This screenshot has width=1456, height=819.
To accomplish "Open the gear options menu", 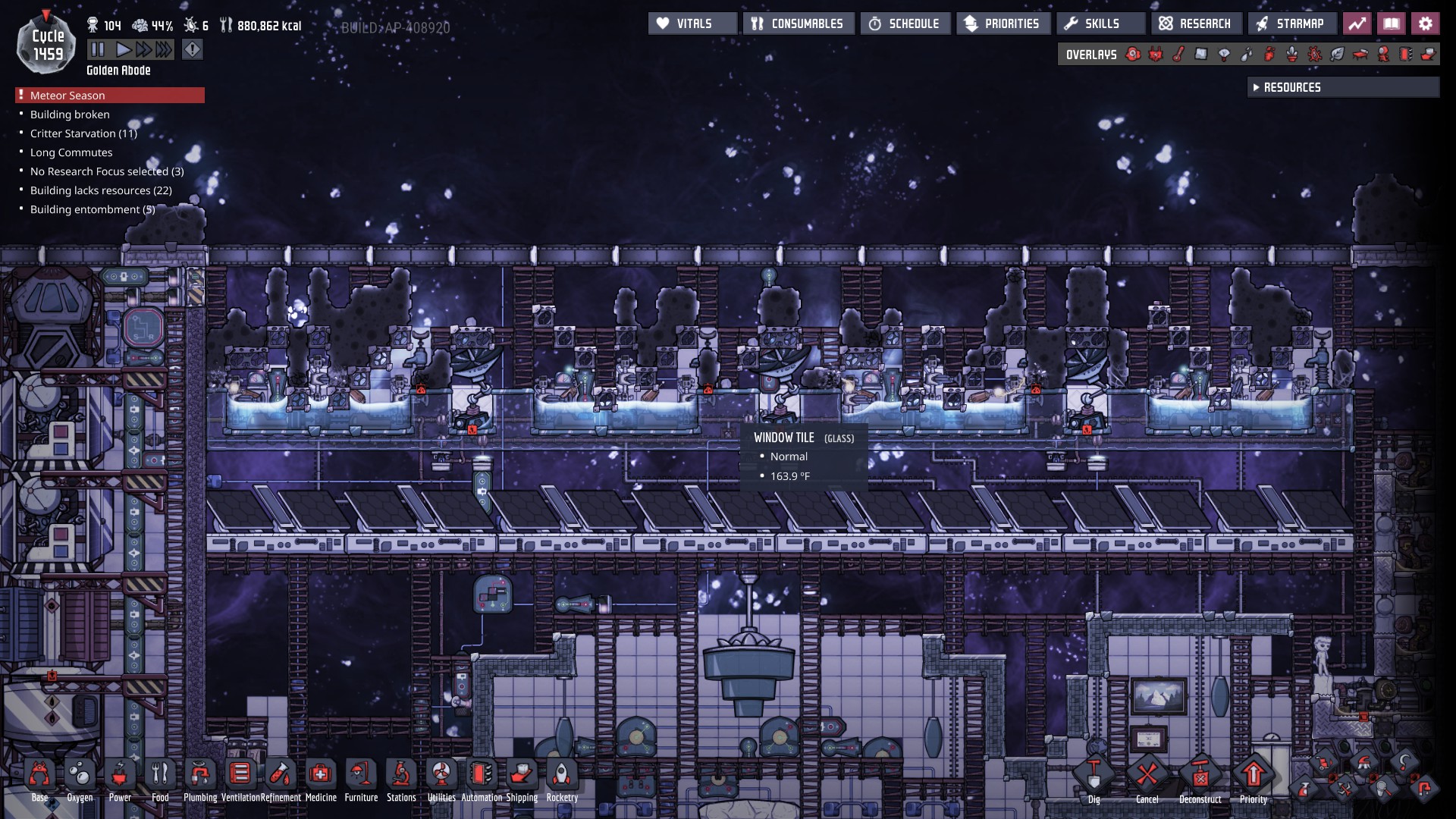I will pos(1426,24).
